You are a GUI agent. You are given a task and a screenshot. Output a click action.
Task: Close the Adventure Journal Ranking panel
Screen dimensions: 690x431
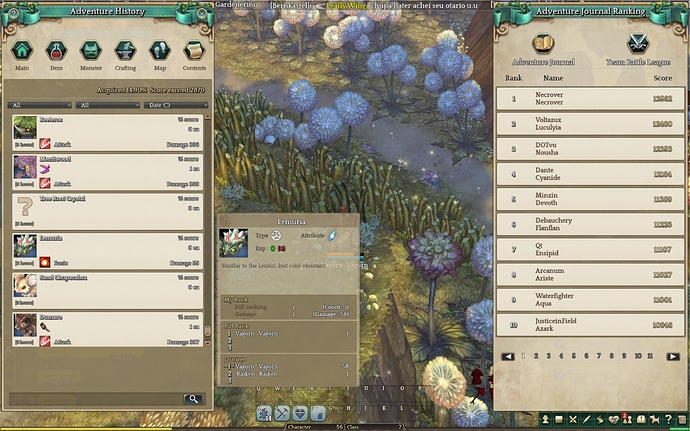click(x=682, y=10)
